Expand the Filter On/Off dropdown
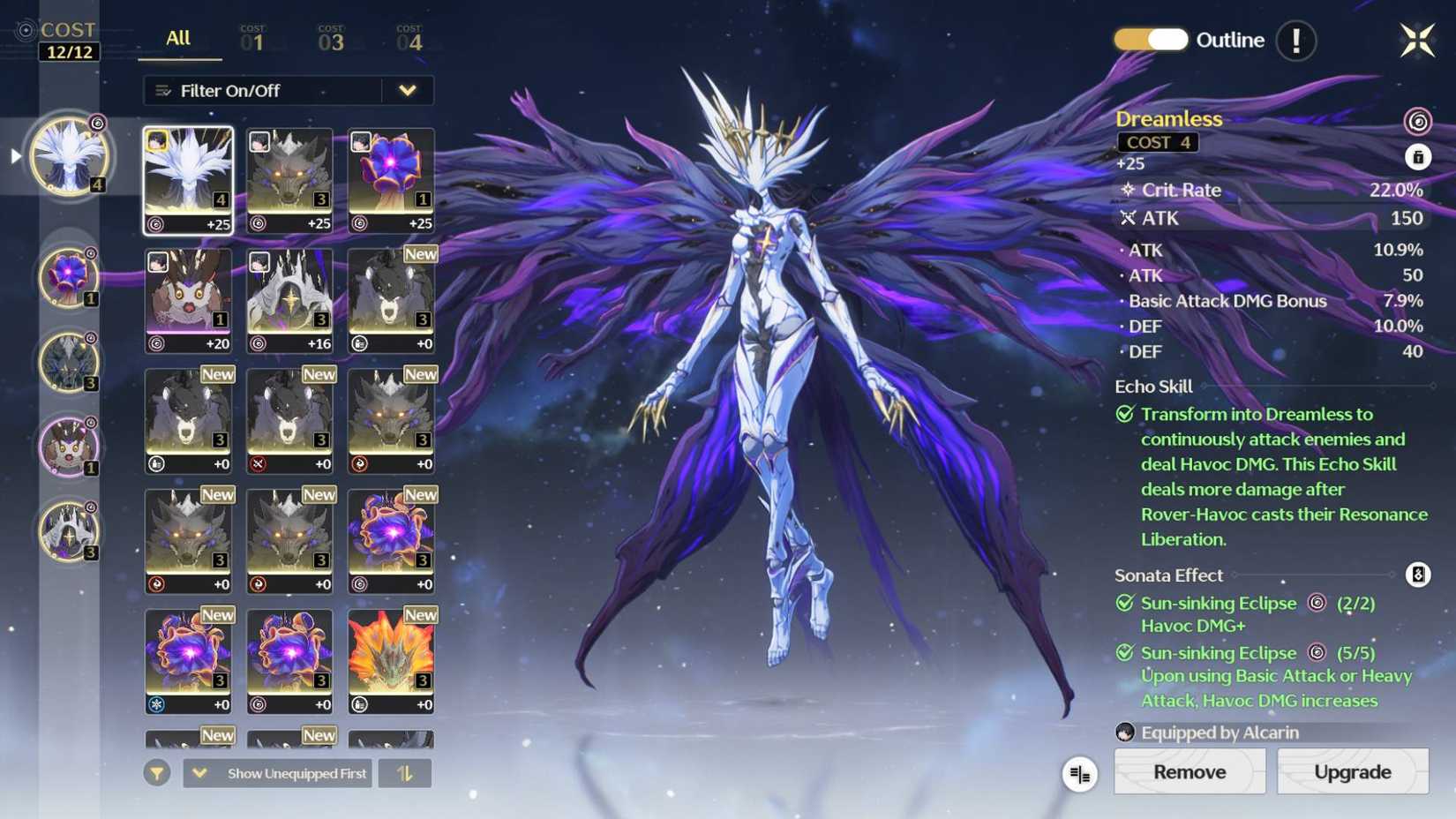The width and height of the screenshot is (1456, 819). pyautogui.click(x=407, y=90)
